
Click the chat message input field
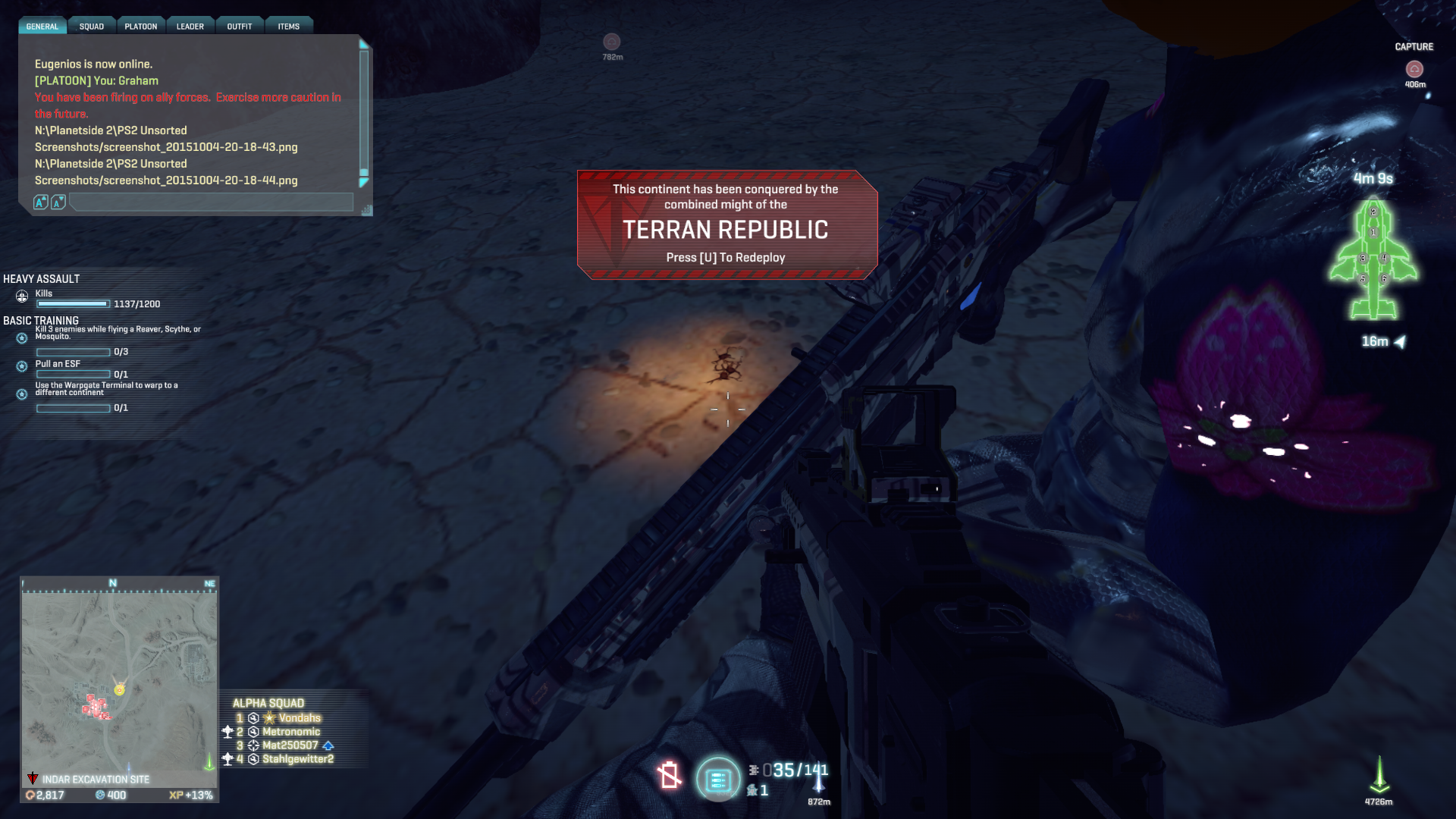pyautogui.click(x=211, y=202)
